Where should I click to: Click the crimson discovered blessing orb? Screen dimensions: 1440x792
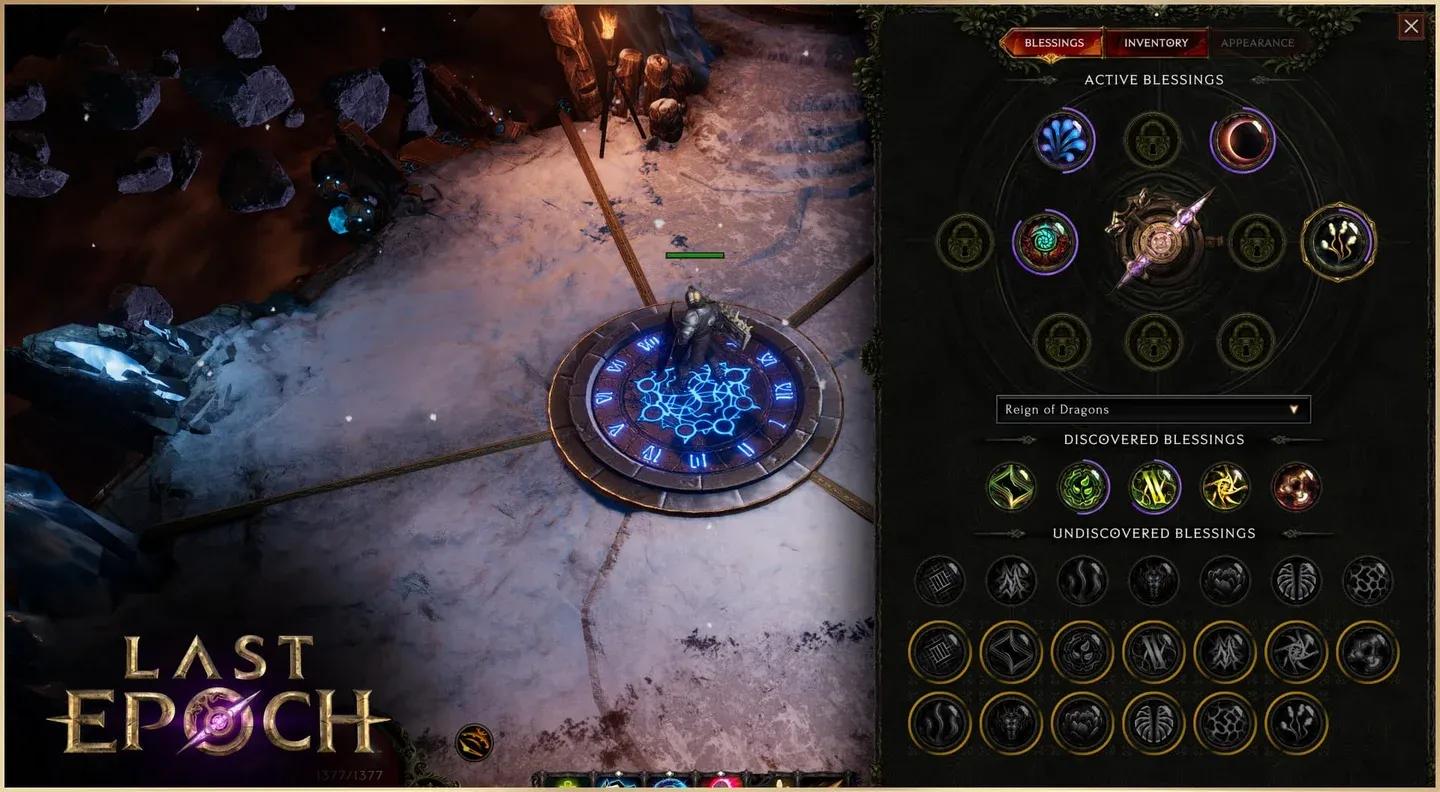[1295, 488]
